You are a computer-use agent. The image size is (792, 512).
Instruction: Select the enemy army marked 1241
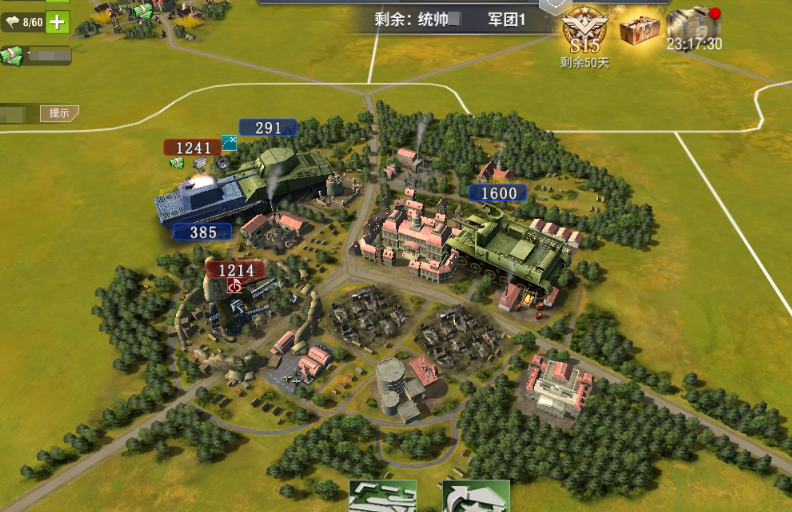(x=193, y=148)
